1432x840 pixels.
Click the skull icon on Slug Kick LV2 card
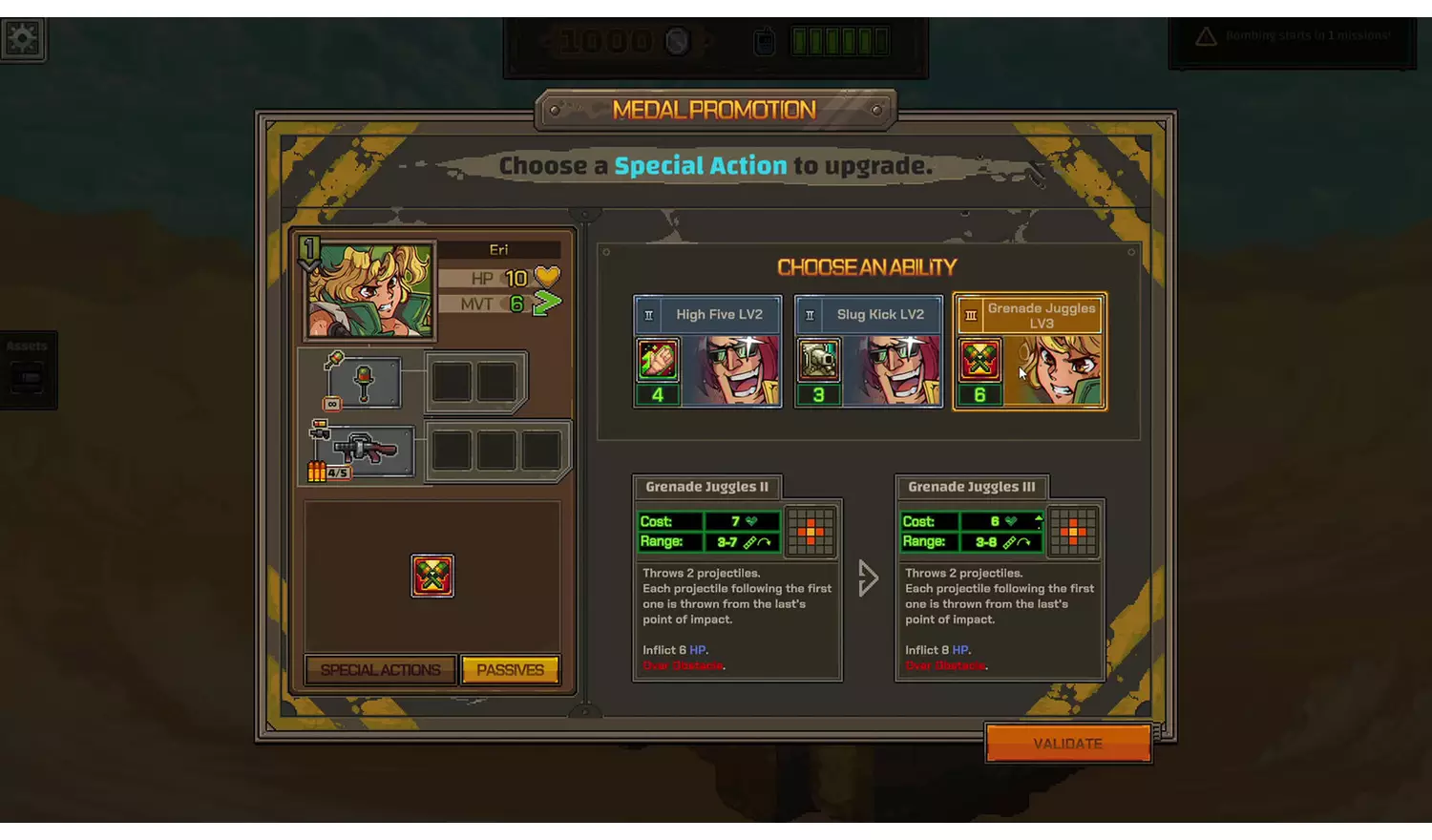819,361
